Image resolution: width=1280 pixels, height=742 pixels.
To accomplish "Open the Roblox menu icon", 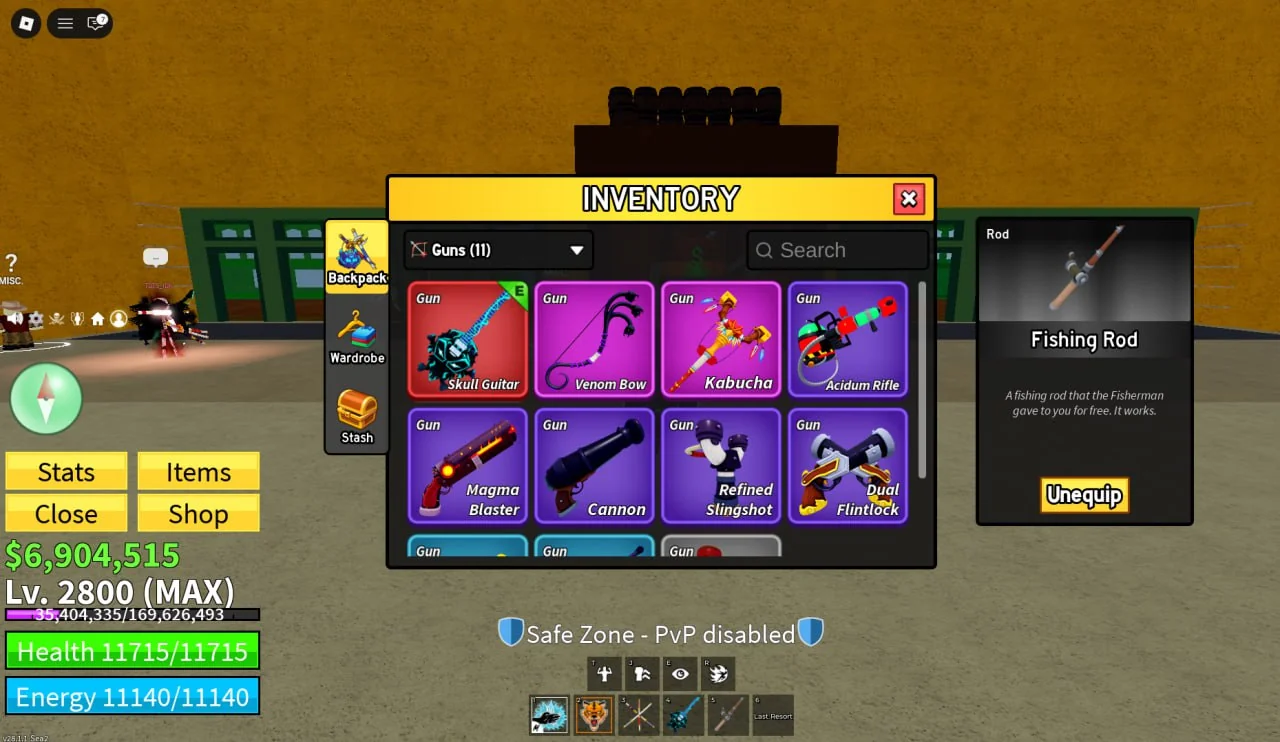I will 26,22.
